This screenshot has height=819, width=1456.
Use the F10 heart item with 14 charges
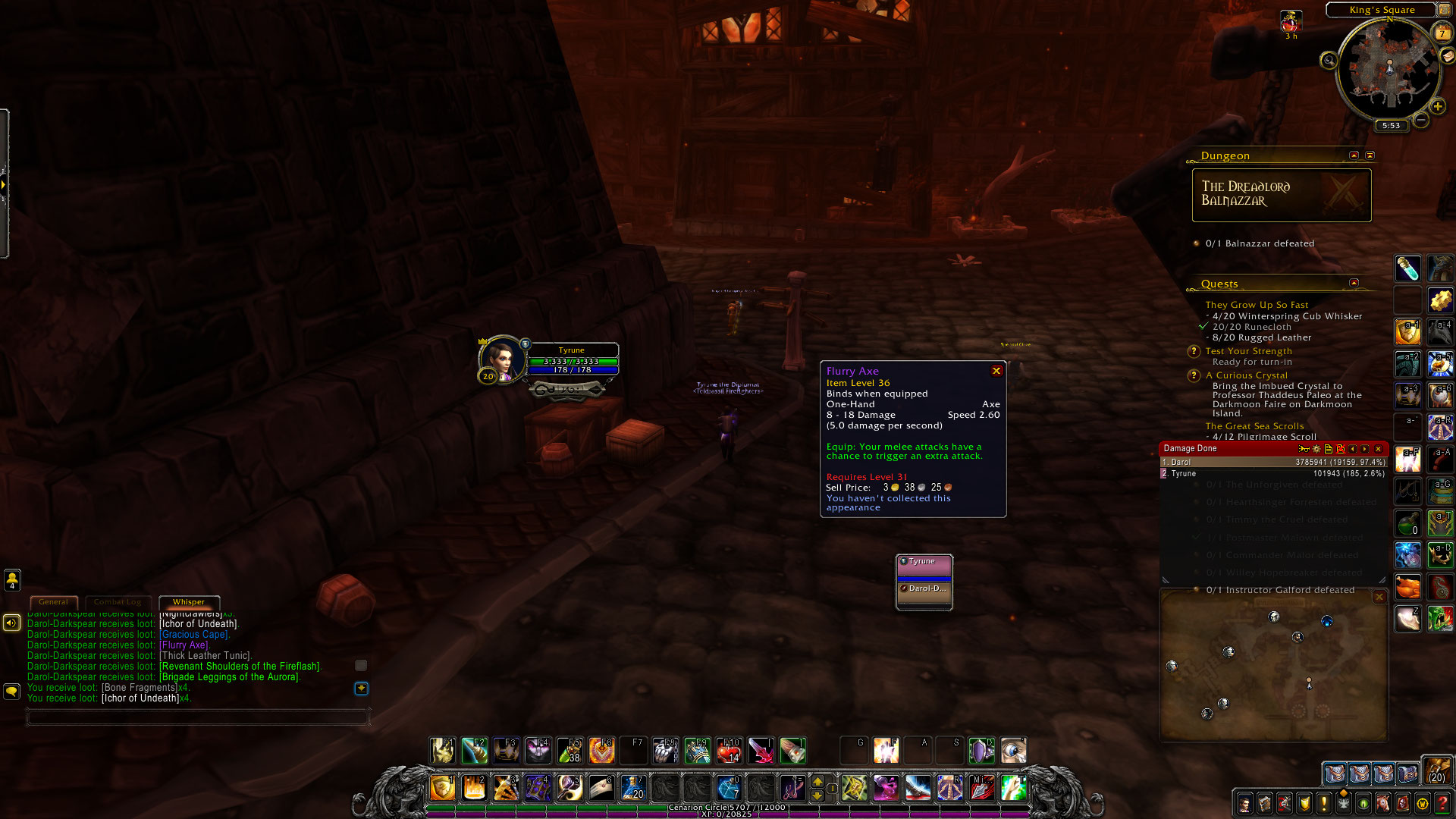pos(729,751)
